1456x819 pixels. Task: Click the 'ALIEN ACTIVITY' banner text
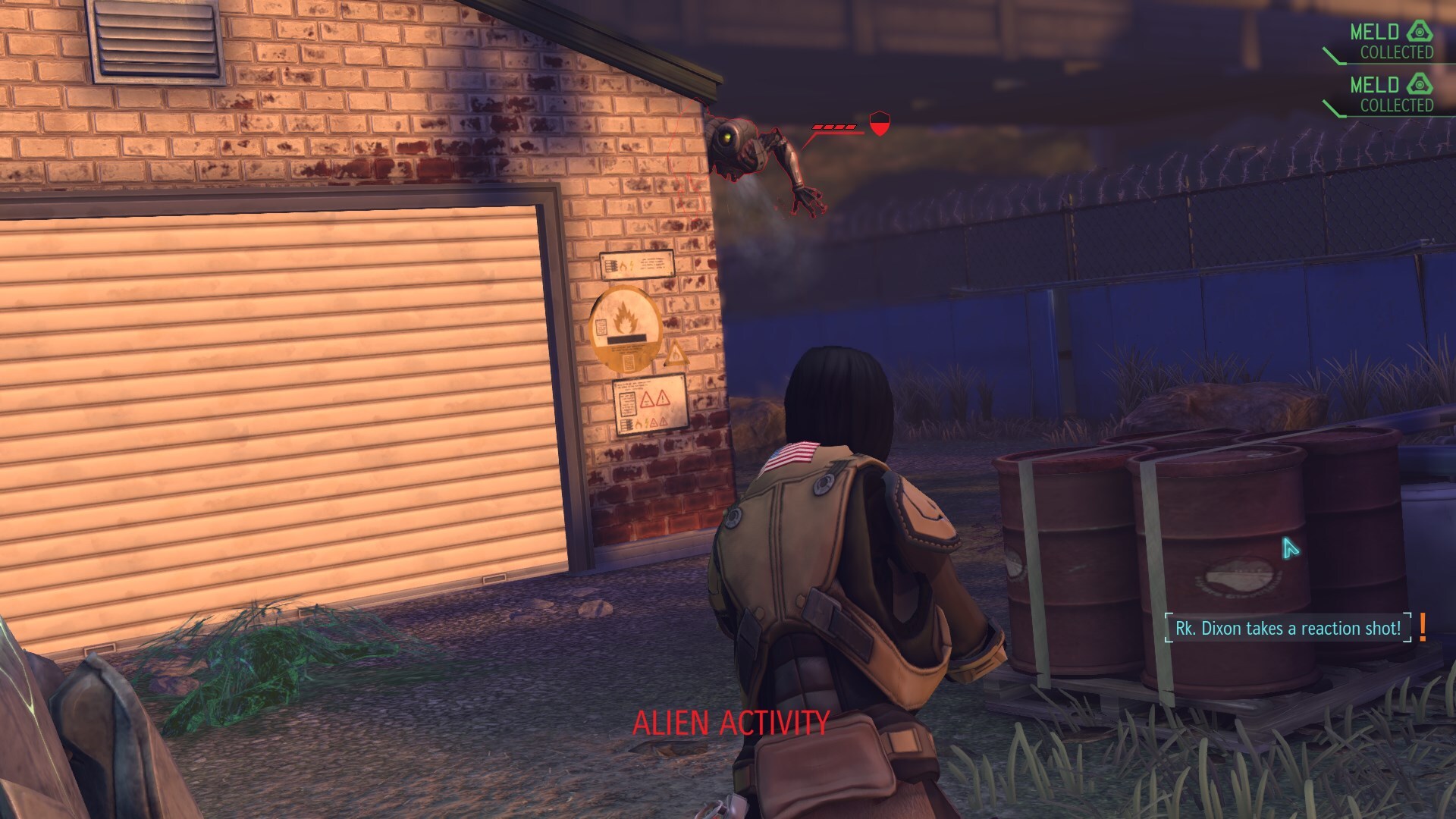[x=730, y=723]
